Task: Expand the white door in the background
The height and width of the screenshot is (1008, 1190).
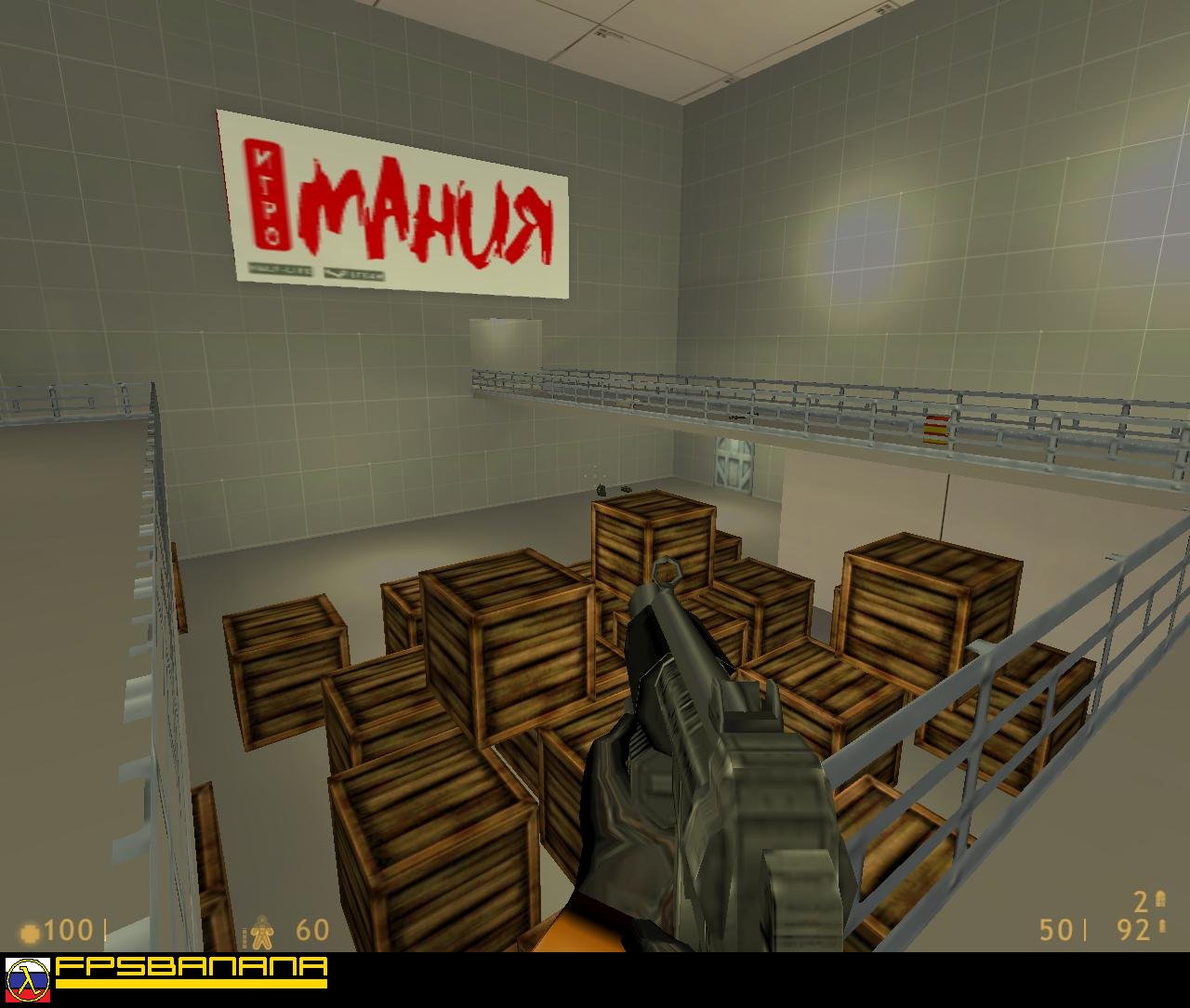Action: [x=734, y=465]
